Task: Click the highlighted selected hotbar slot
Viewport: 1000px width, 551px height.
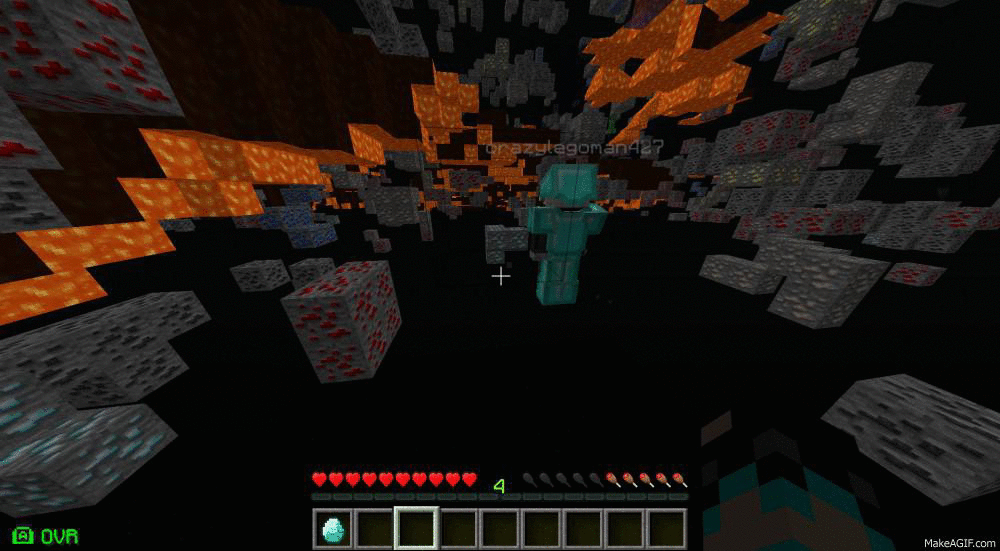Action: pyautogui.click(x=416, y=527)
